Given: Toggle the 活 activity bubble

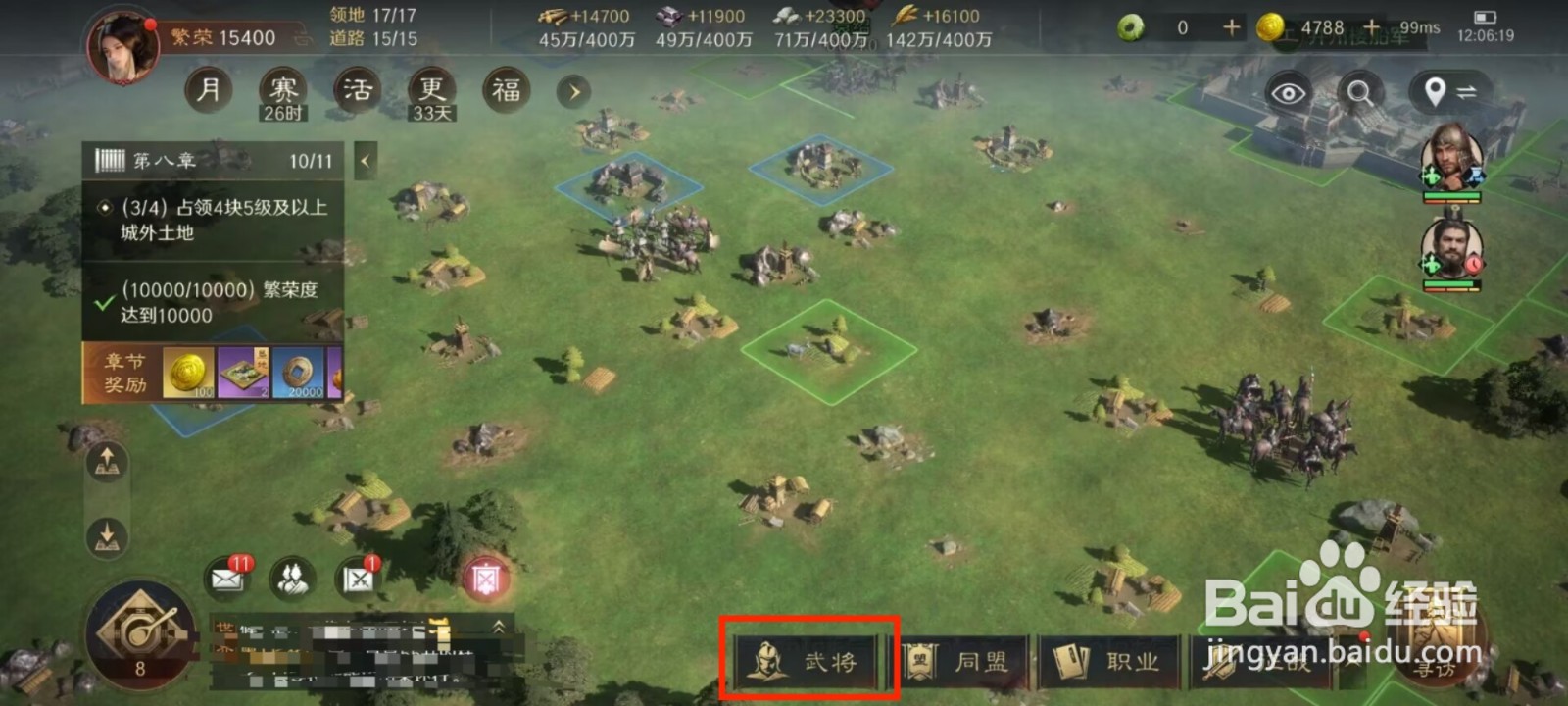Looking at the screenshot, I should point(357,88).
